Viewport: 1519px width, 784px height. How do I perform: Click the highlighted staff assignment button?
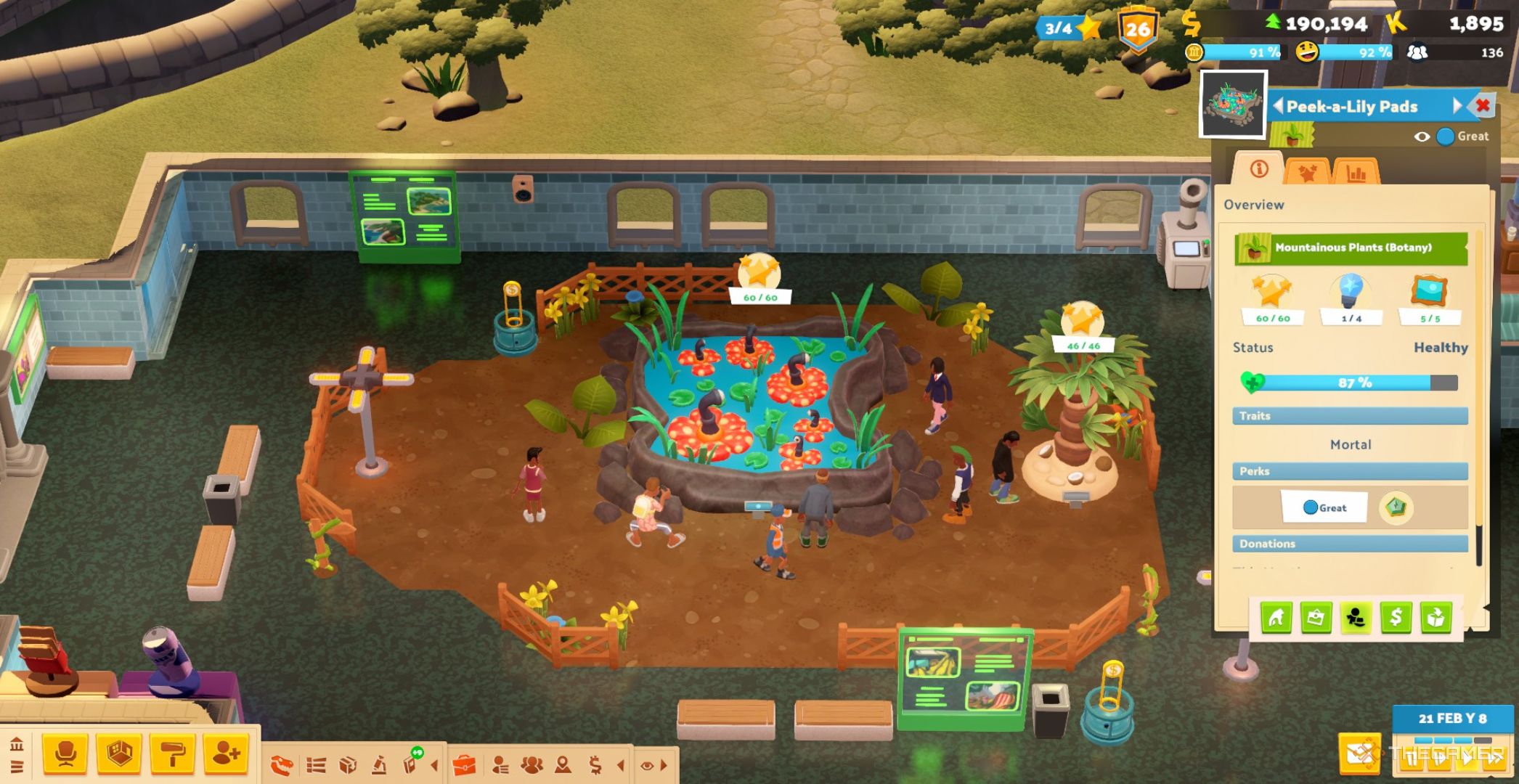(1356, 618)
